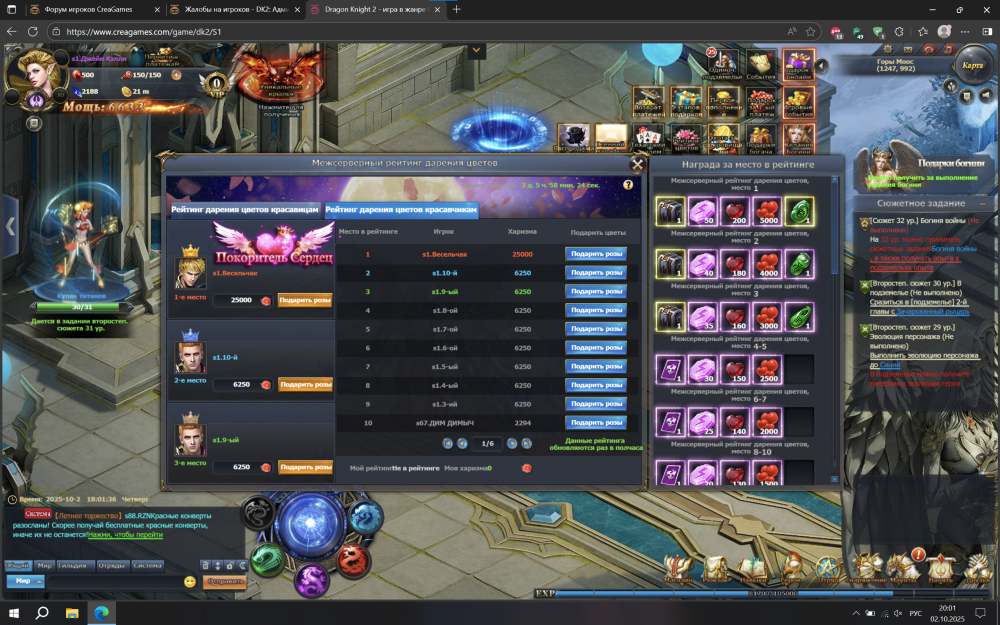Viewport: 1000px width, 625px height.
Task: Click 'Подарить розы' on the 2nd place card
Action: tap(305, 384)
